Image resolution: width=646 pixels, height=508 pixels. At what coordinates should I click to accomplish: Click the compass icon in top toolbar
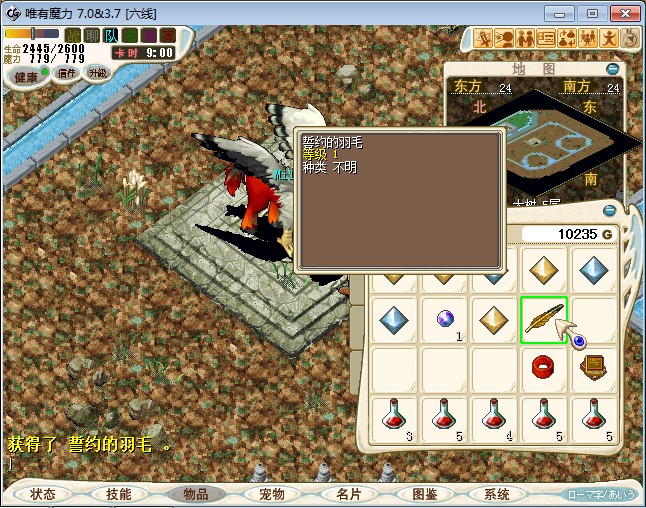pos(630,38)
